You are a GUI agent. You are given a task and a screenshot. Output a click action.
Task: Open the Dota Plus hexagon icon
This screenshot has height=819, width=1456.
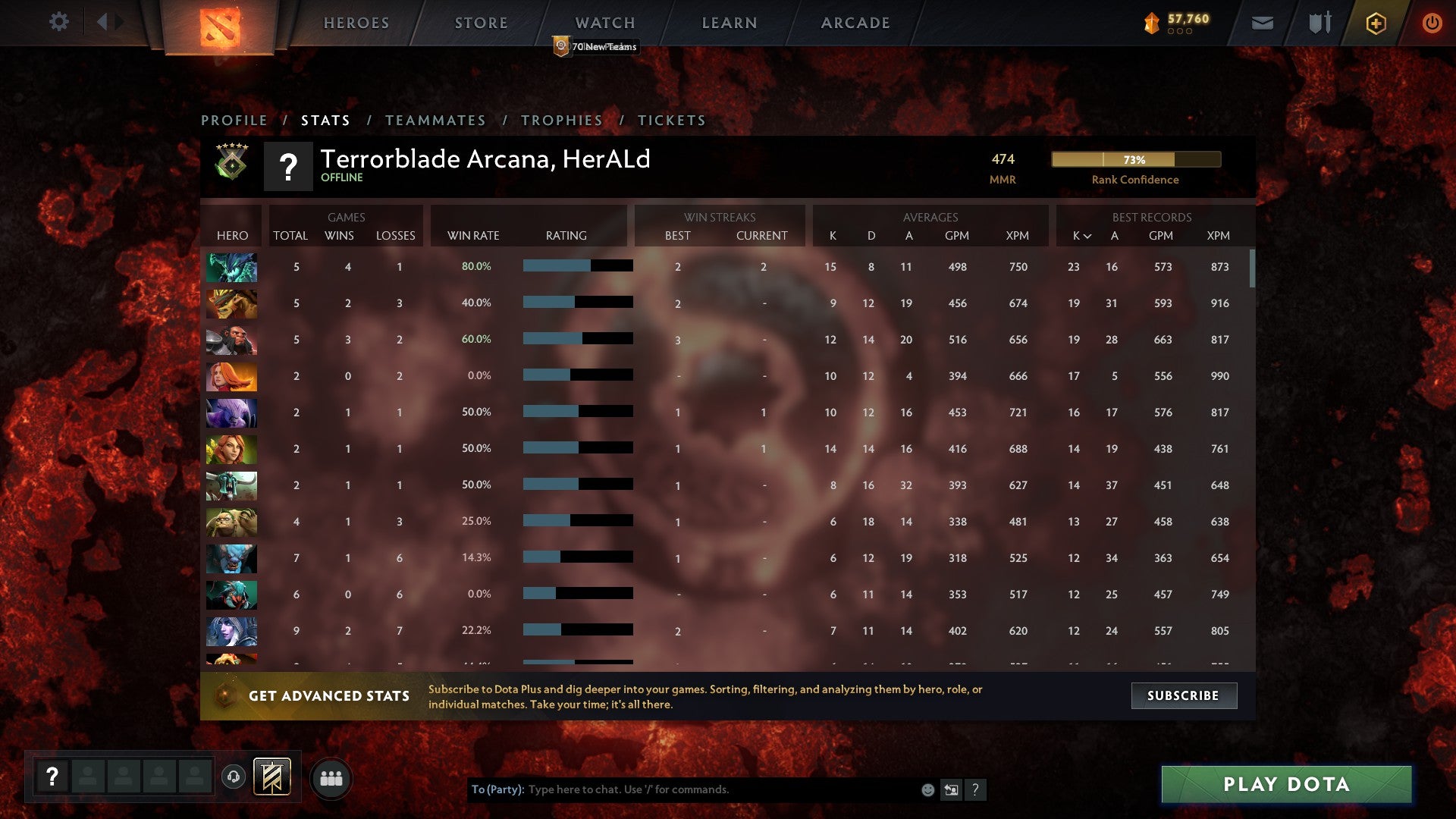point(1375,23)
